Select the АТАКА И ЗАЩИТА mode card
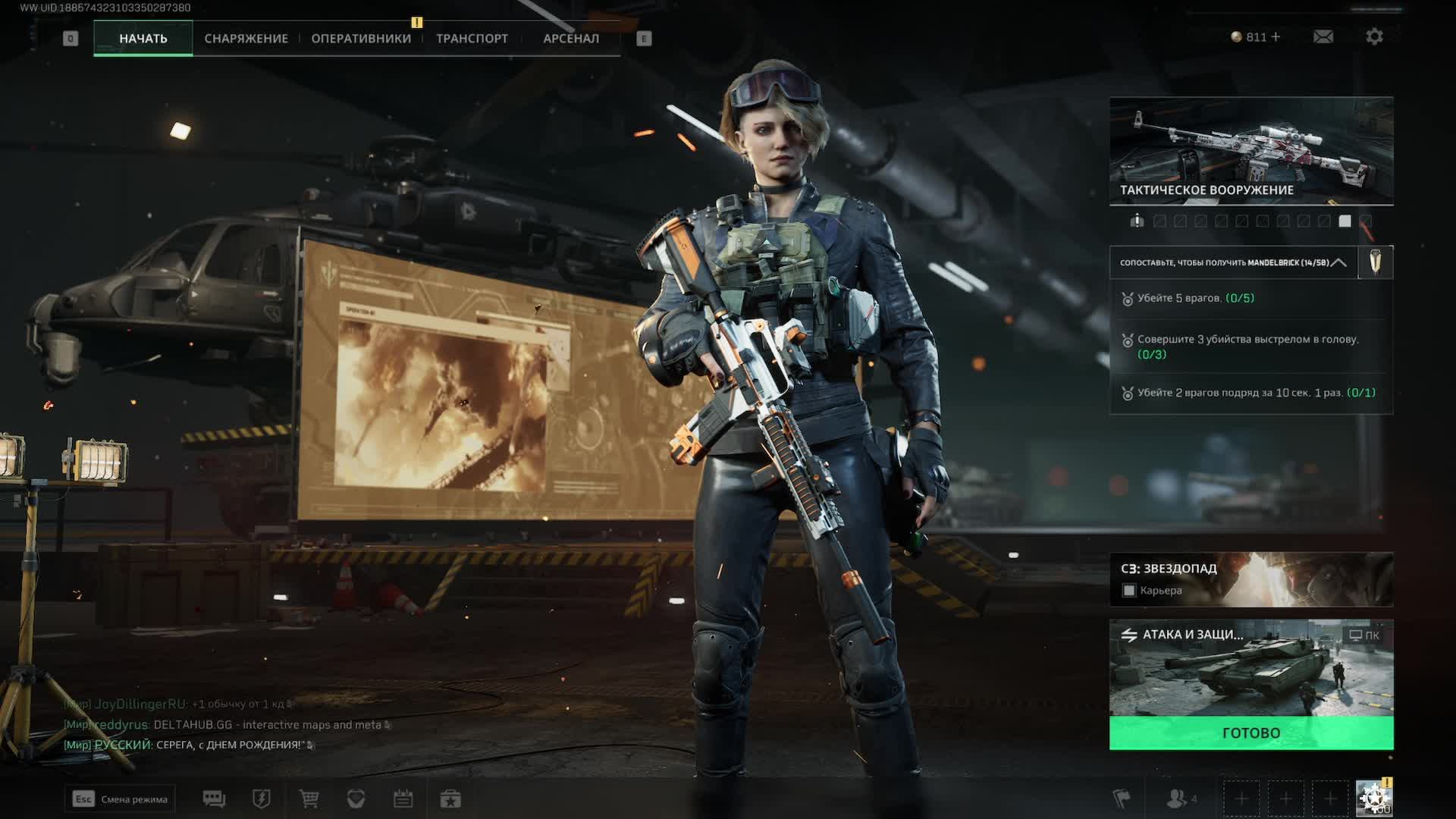This screenshot has height=819, width=1456. point(1250,668)
